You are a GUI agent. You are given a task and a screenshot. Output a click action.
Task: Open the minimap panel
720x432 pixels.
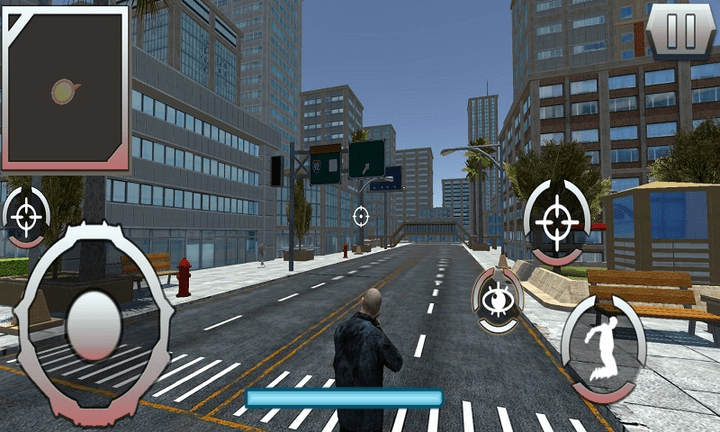[x=66, y=89]
